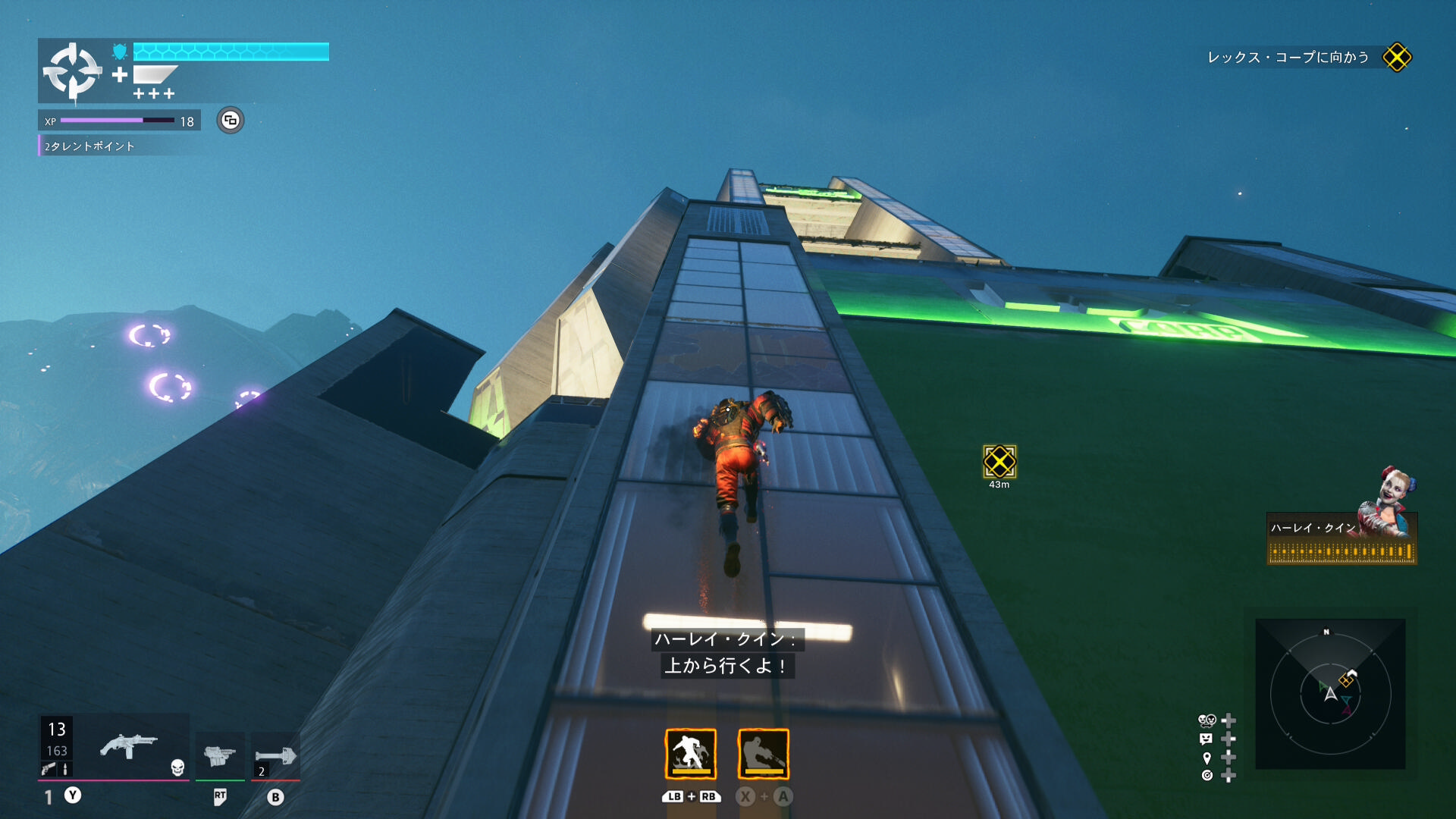Click the skull icon on weapon panel

(x=177, y=767)
